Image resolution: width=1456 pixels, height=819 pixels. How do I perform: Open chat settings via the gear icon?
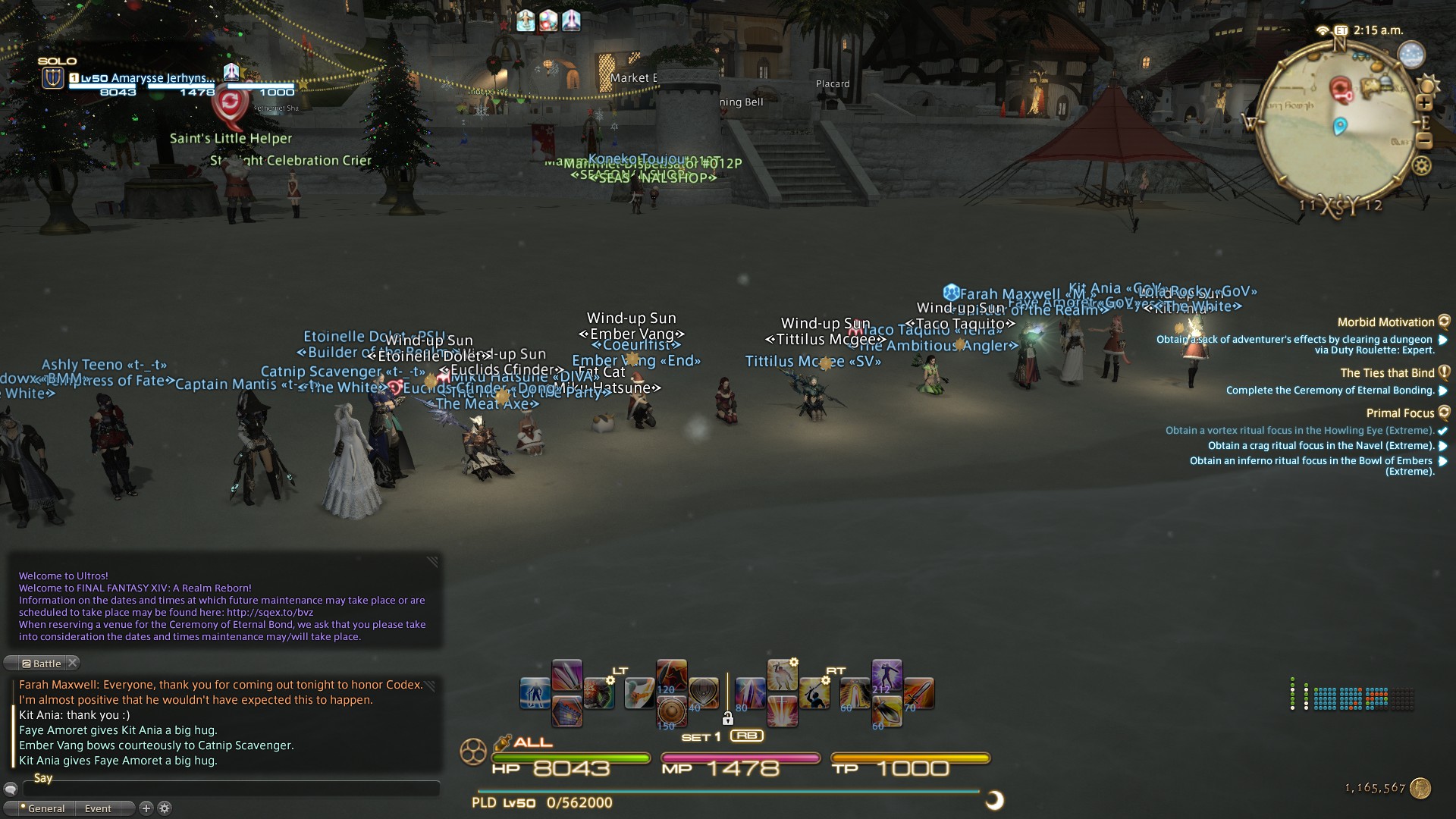[165, 808]
